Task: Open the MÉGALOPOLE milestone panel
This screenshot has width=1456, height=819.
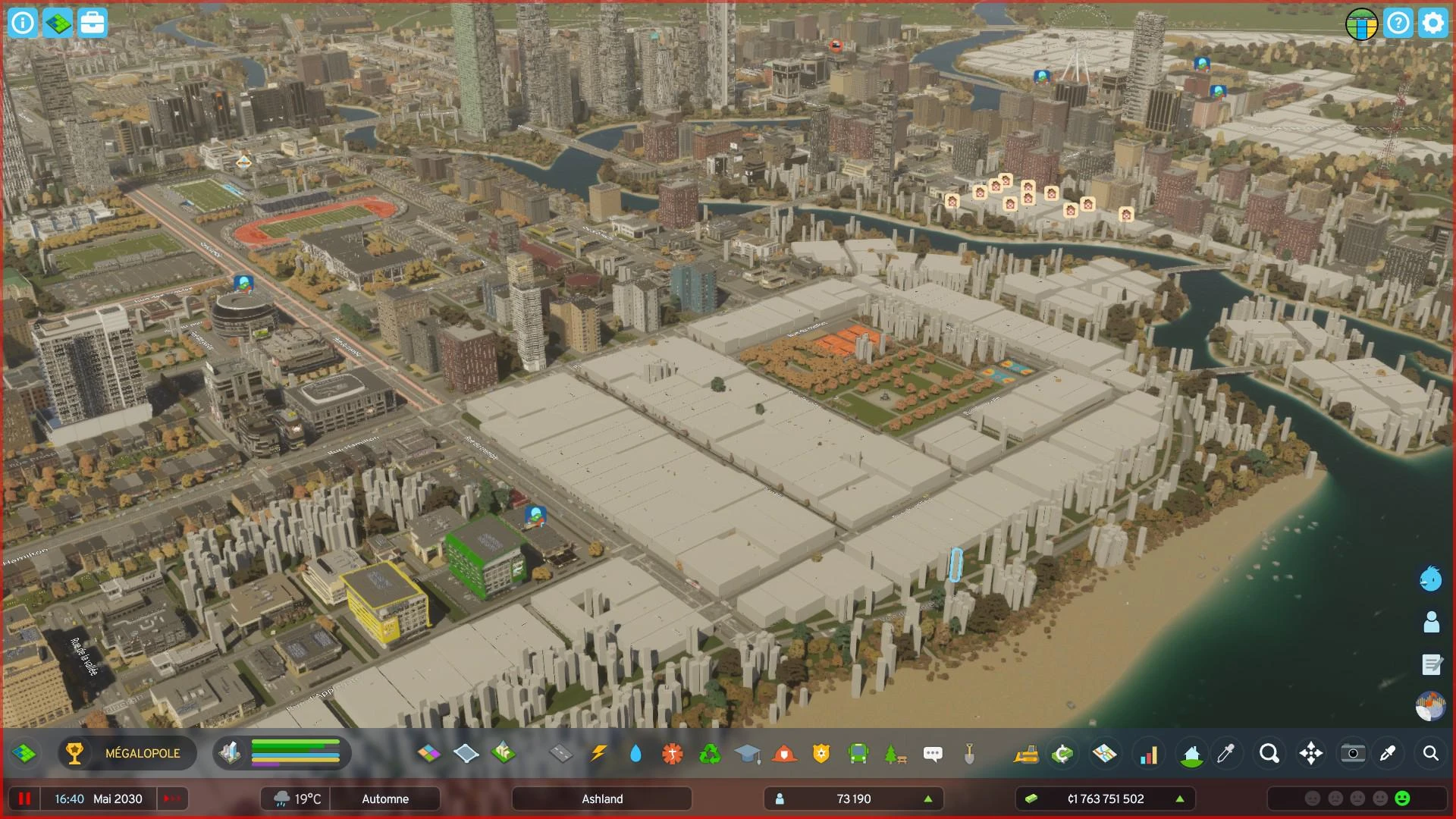Action: coord(127,754)
